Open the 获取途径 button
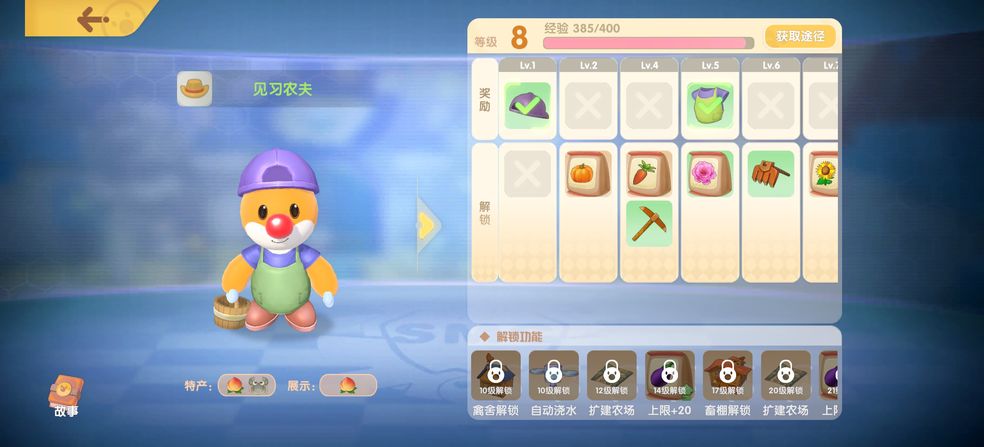The height and width of the screenshot is (447, 984). (x=800, y=36)
